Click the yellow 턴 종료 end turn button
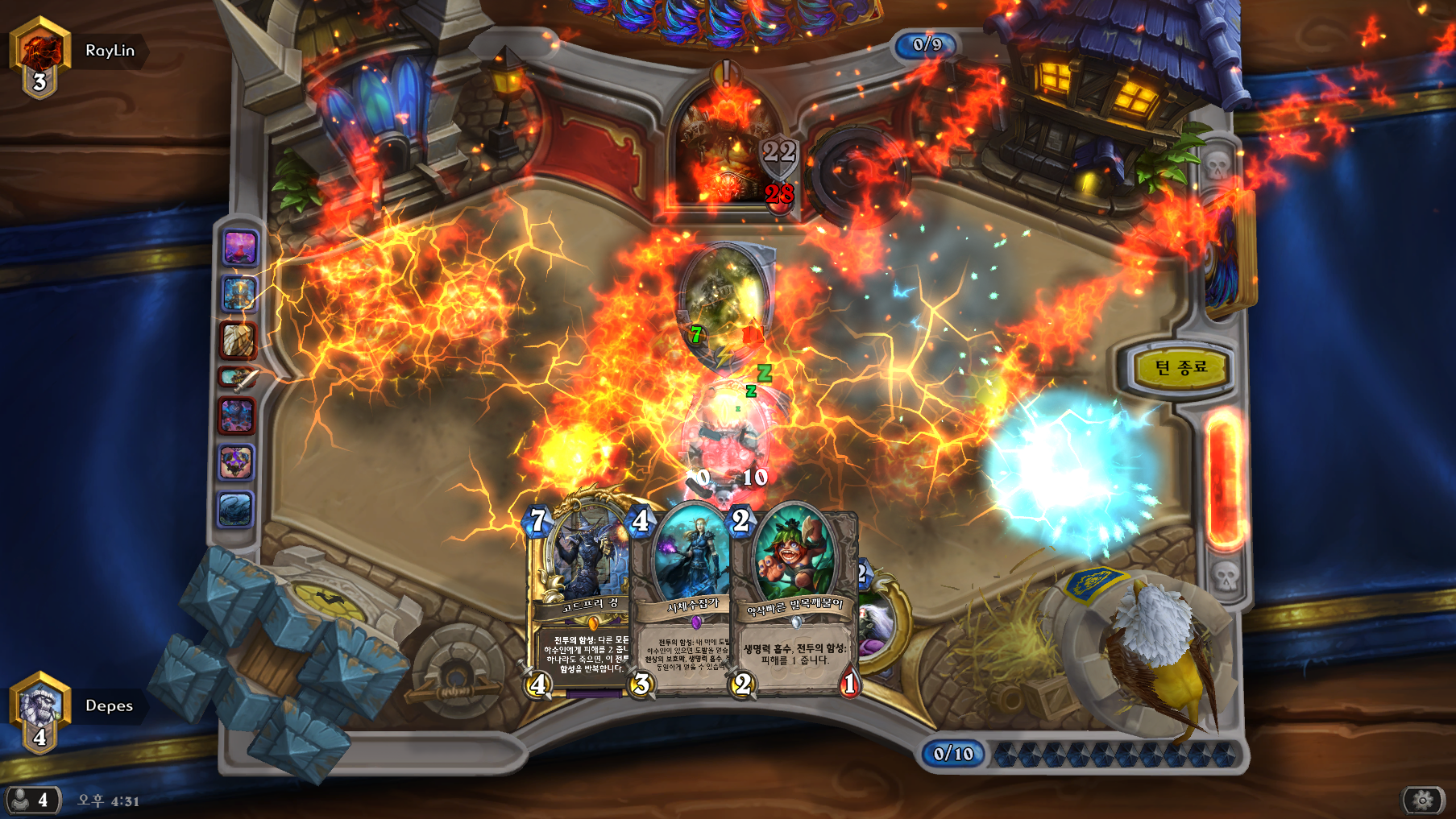This screenshot has height=819, width=1456. coord(1180,368)
